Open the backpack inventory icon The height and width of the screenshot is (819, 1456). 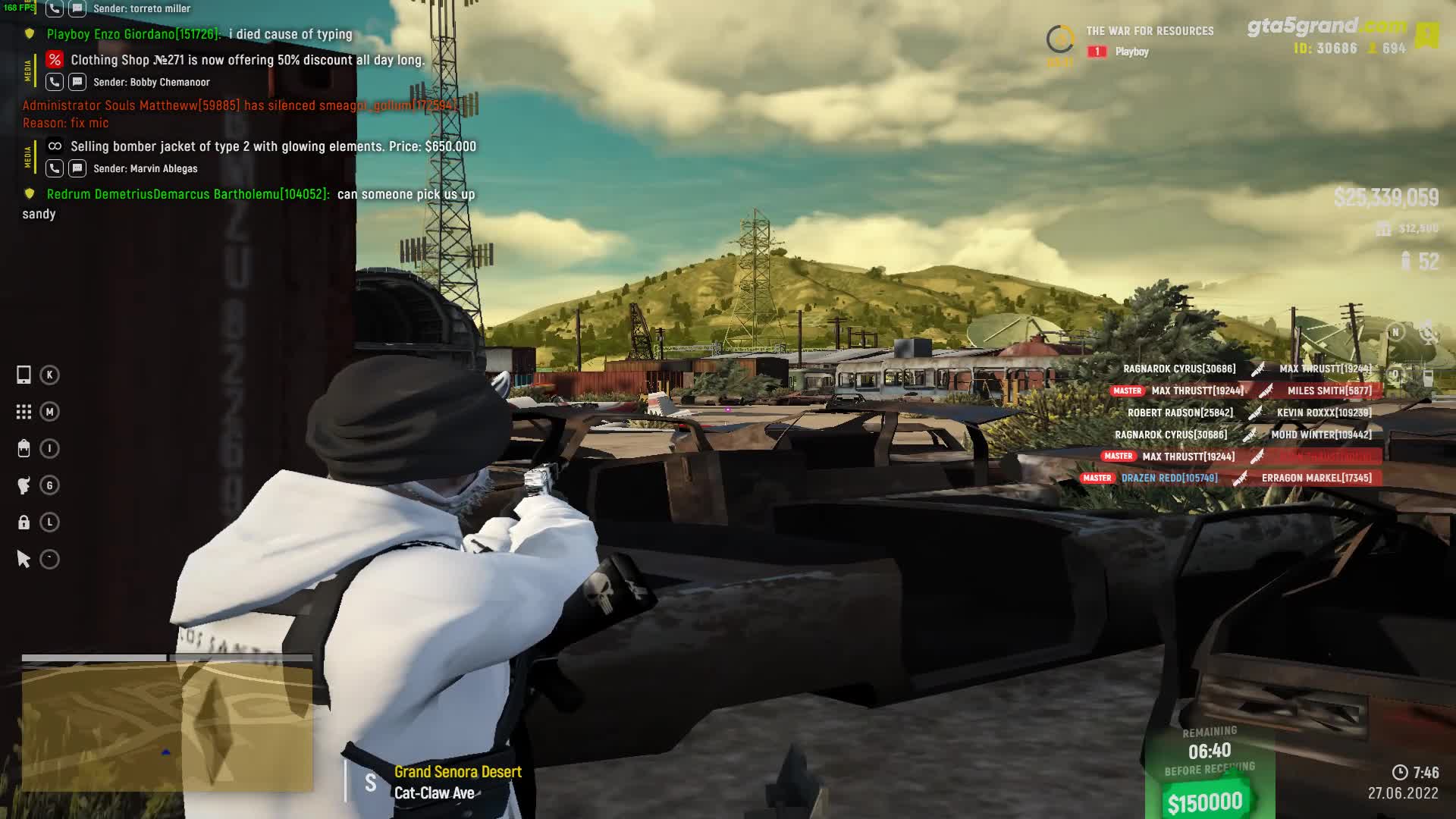point(24,449)
